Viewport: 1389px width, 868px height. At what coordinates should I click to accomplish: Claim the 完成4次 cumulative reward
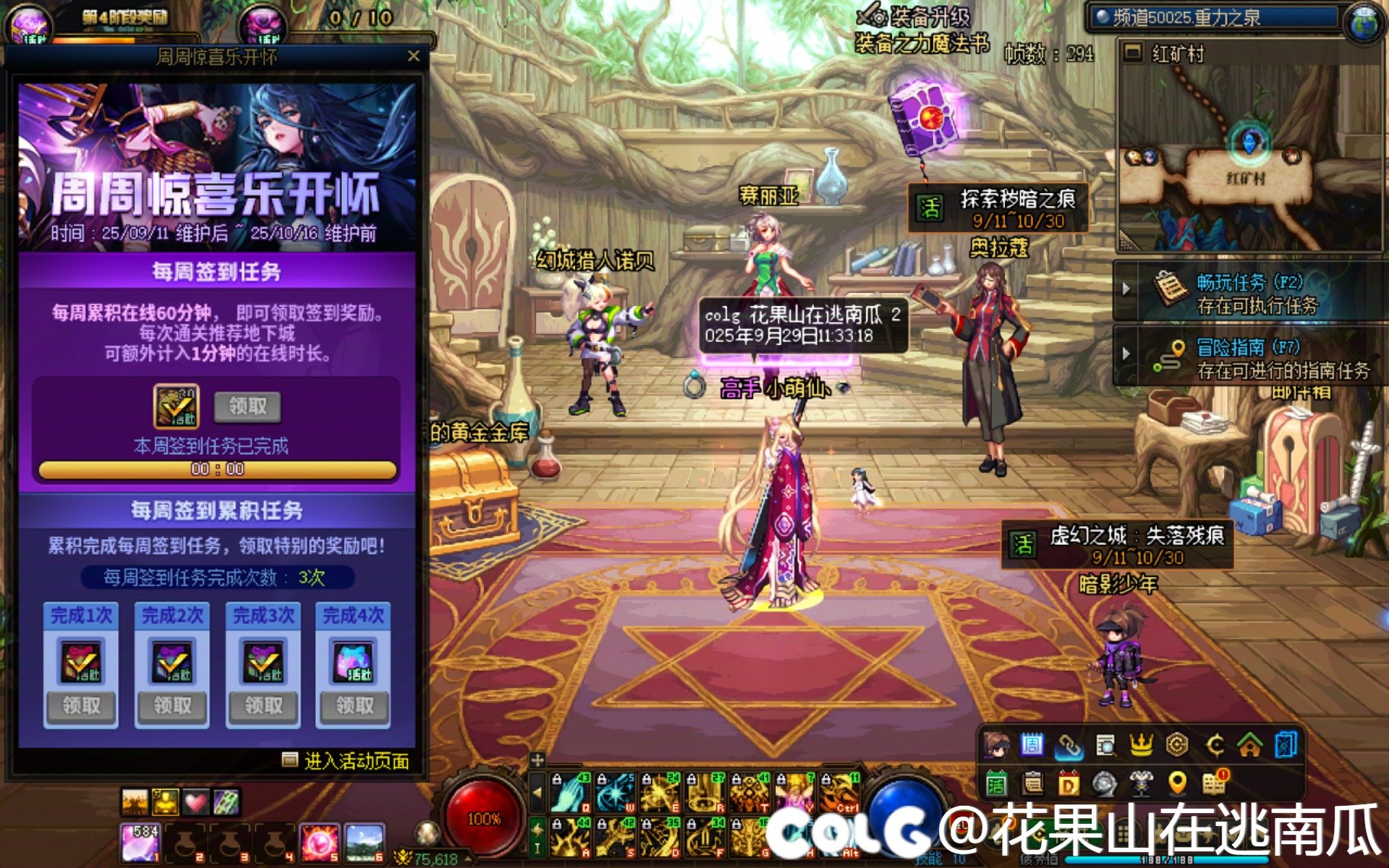354,706
